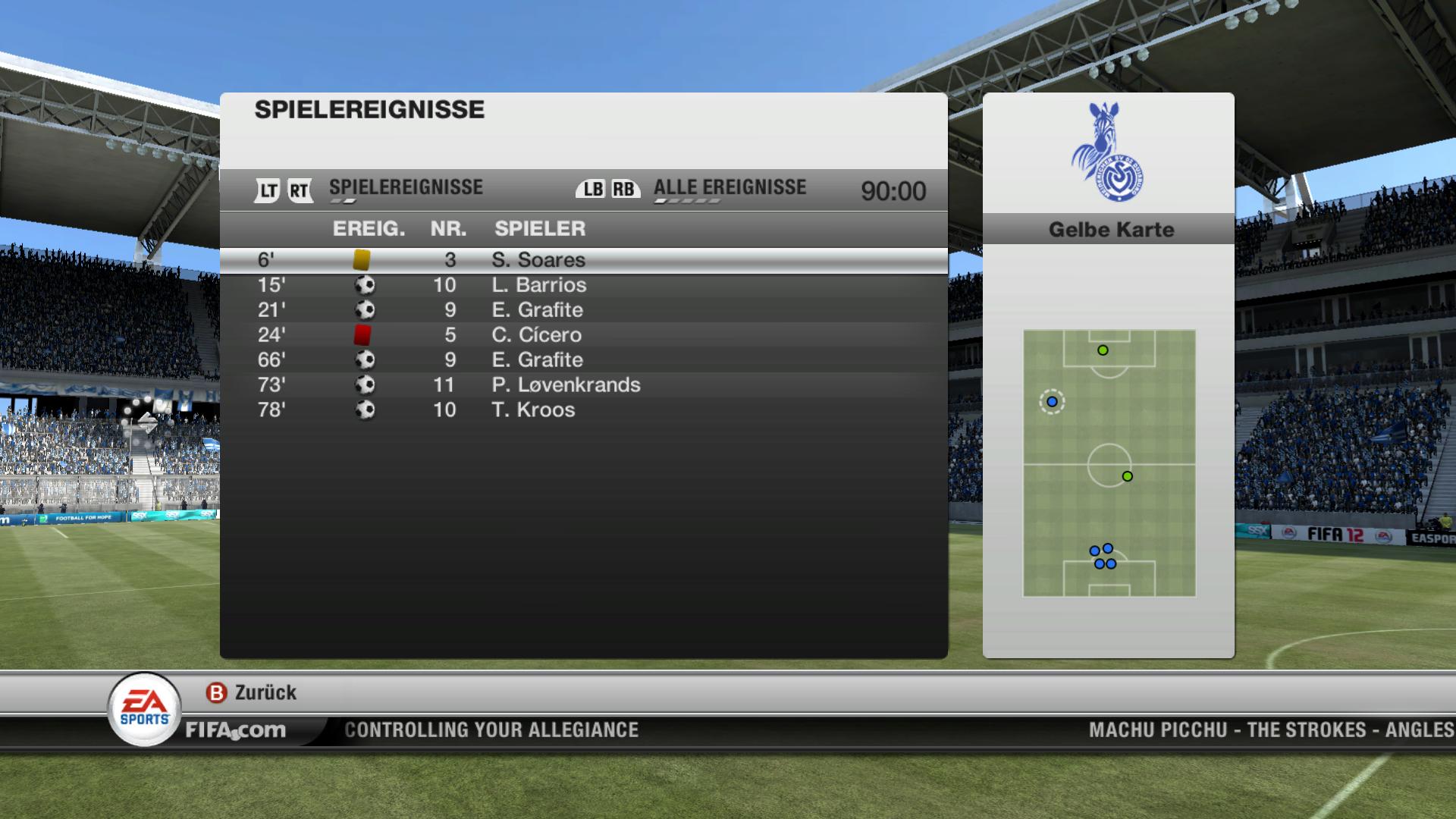Highlight the C. Cícero red card row

click(582, 335)
